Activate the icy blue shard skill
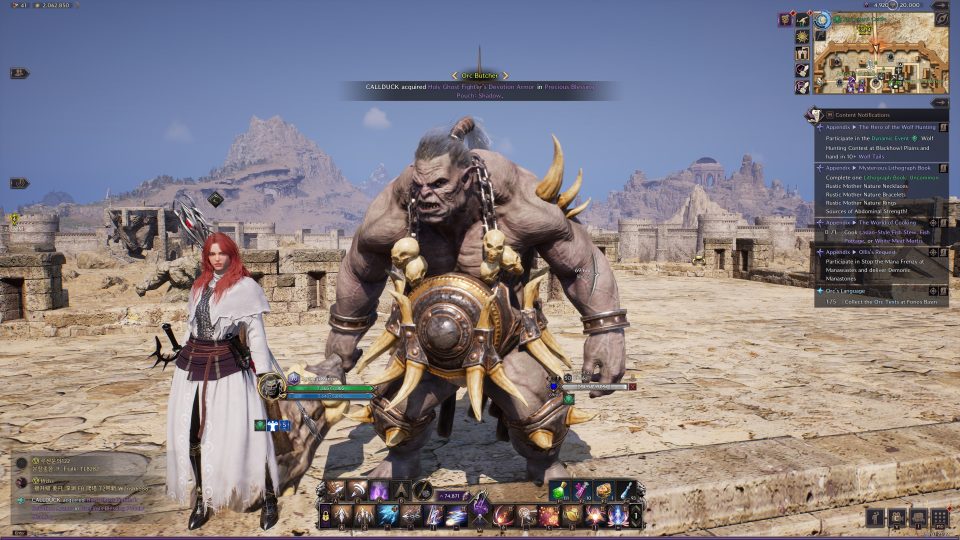Screen dimensions: 960x540 pyautogui.click(x=388, y=516)
